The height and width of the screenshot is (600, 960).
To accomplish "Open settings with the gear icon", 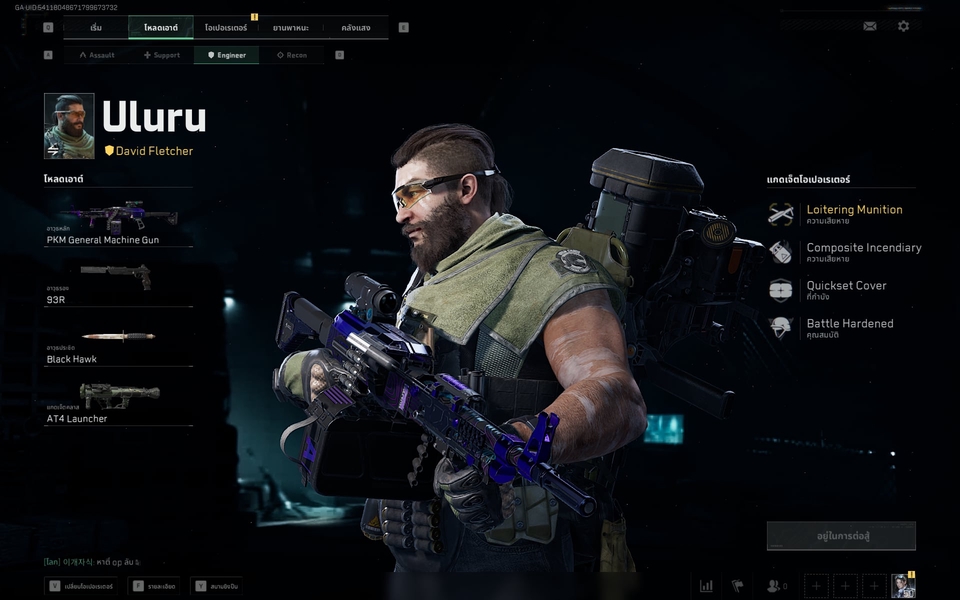I will click(x=903, y=26).
